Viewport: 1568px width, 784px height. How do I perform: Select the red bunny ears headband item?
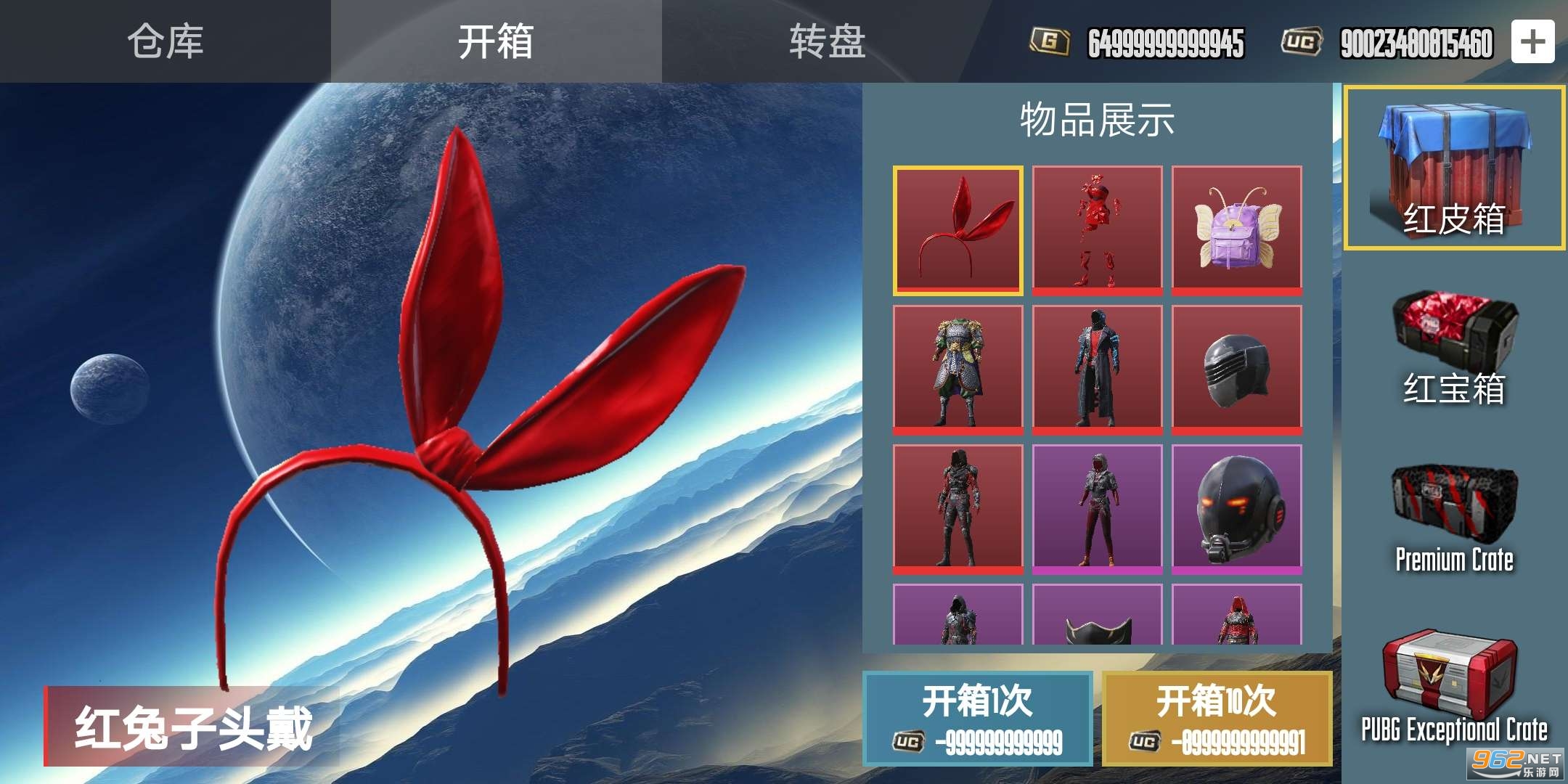(x=957, y=230)
